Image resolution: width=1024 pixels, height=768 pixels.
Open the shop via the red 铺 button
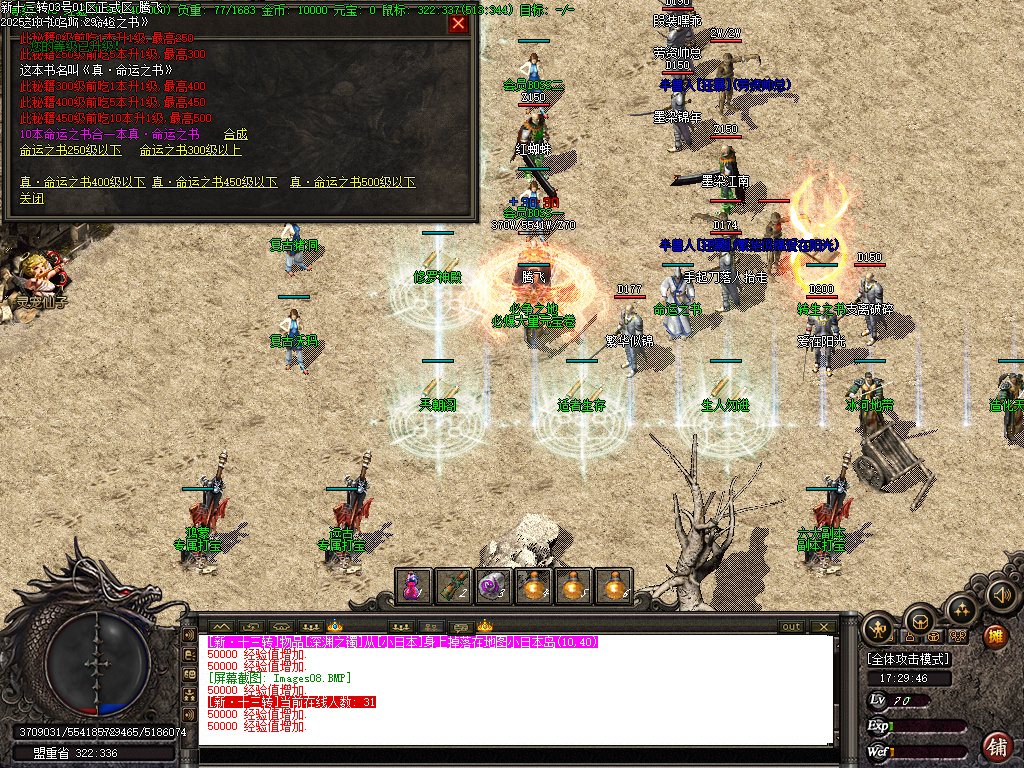pos(996,746)
